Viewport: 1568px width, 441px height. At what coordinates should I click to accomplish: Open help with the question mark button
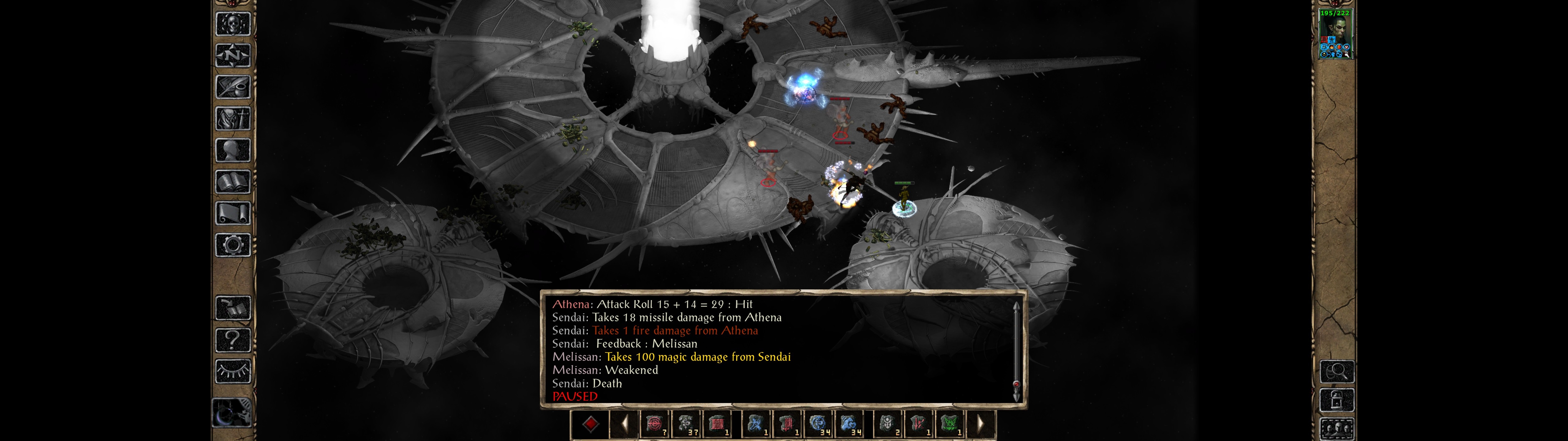point(232,340)
